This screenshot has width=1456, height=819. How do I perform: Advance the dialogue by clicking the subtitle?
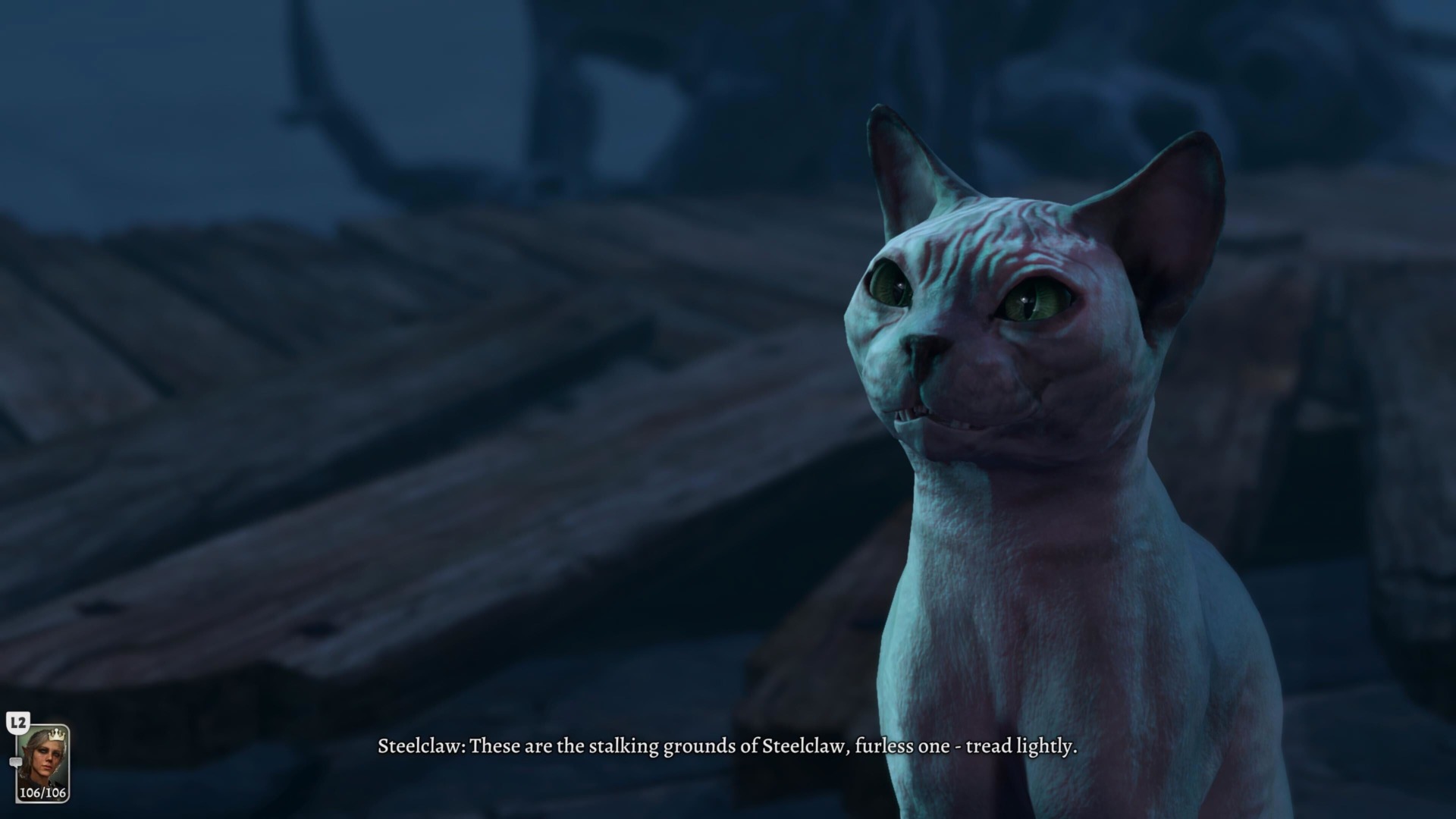click(x=728, y=747)
